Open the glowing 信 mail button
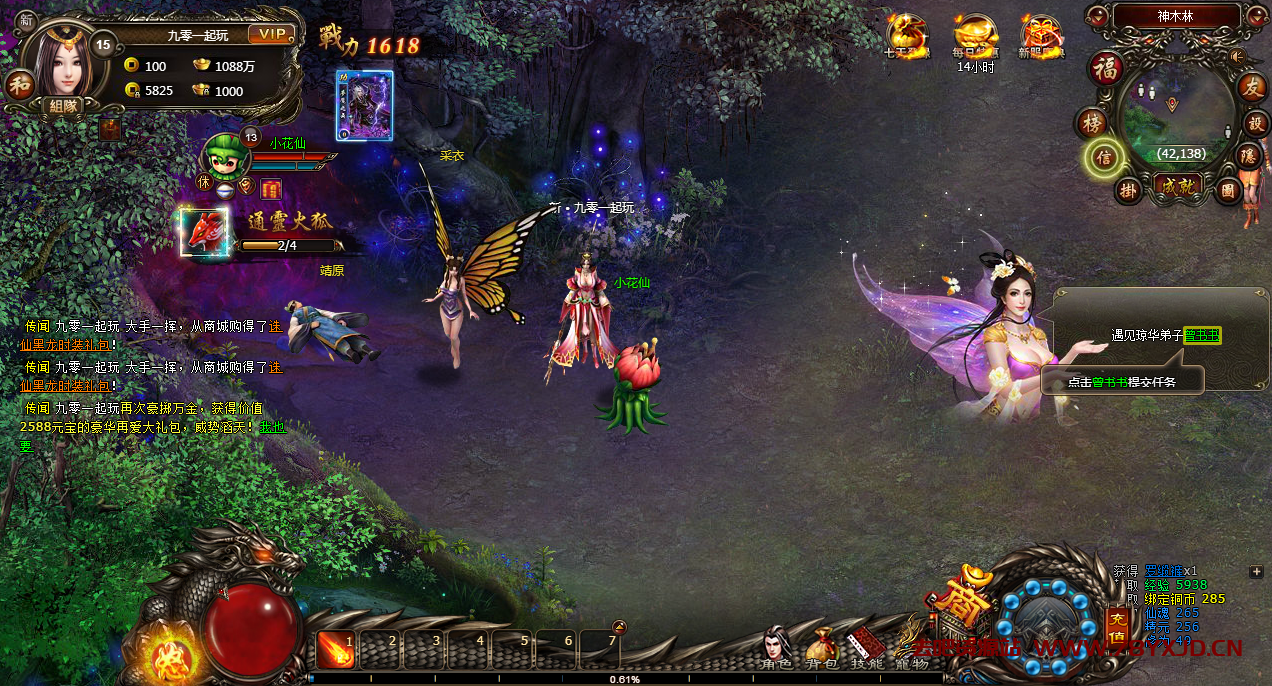Image resolution: width=1272 pixels, height=686 pixels. tap(1104, 157)
